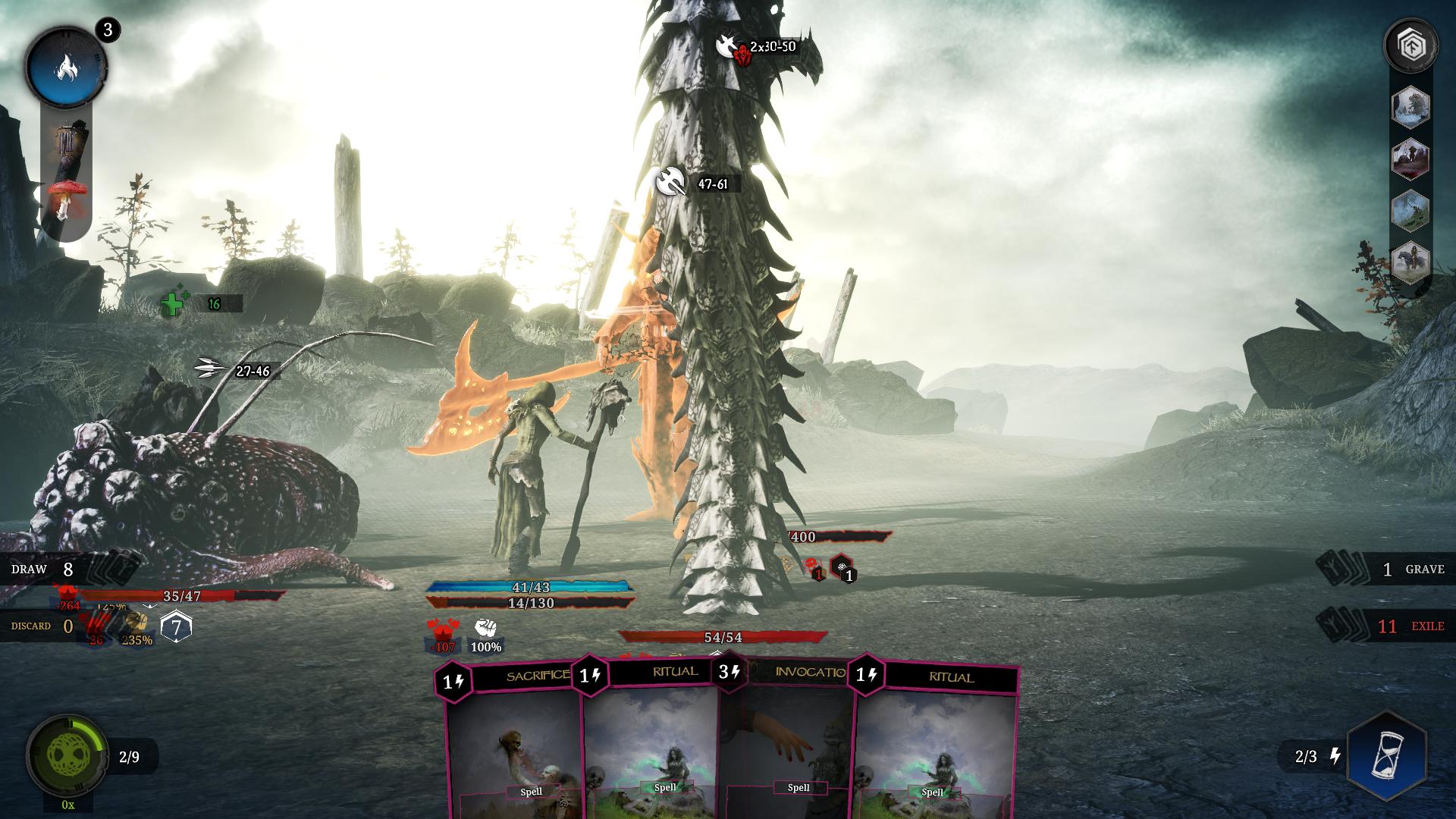The width and height of the screenshot is (1456, 819).
Task: Click the fist icon showing 100% accuracy
Action: click(485, 631)
